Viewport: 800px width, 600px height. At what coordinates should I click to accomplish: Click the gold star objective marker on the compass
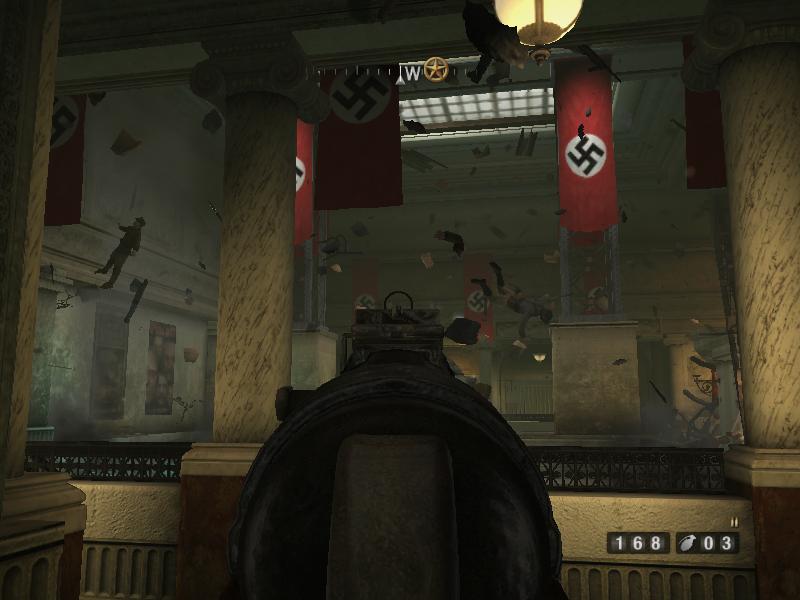[435, 70]
